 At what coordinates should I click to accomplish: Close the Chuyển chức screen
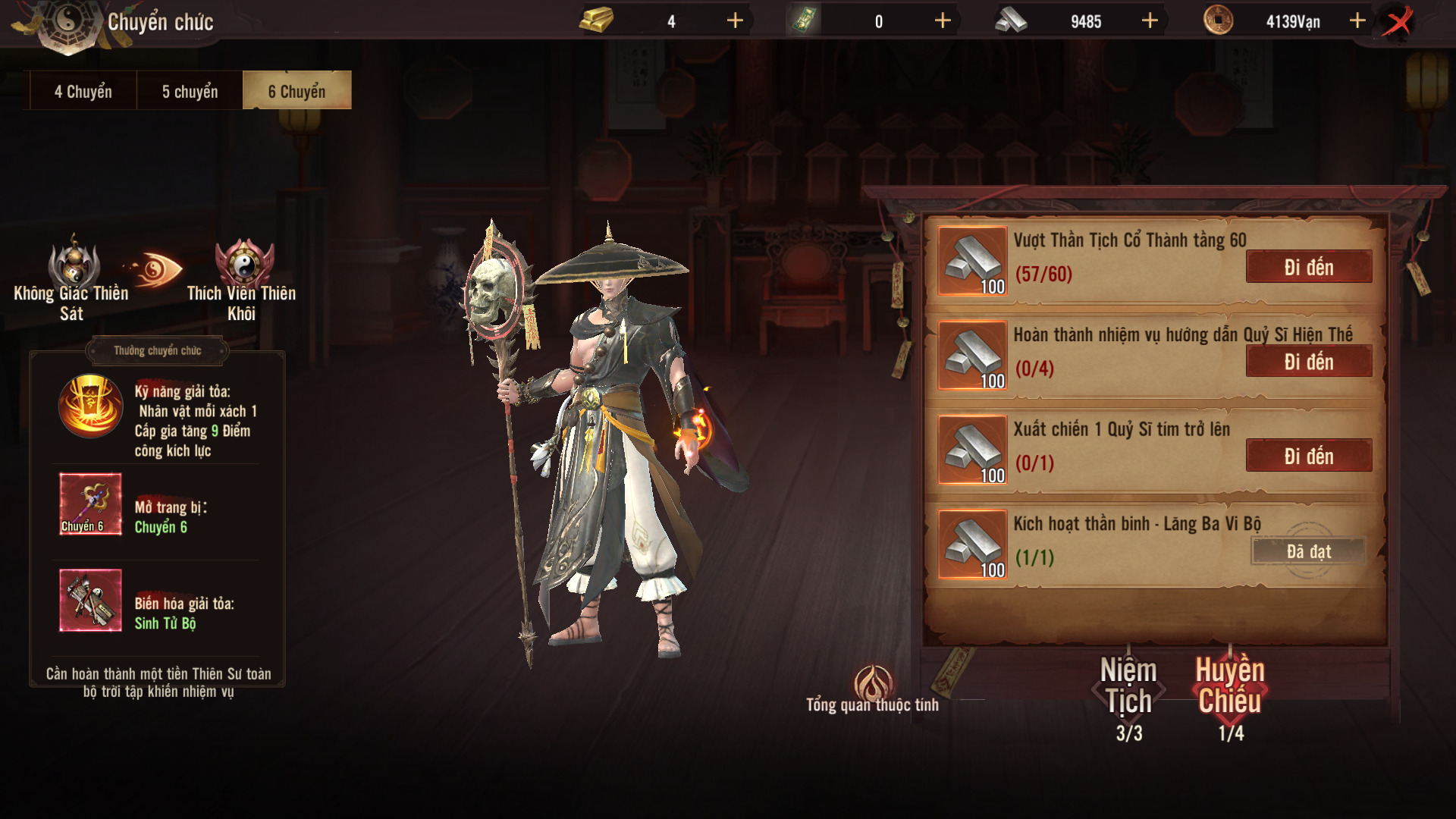pos(1398,21)
